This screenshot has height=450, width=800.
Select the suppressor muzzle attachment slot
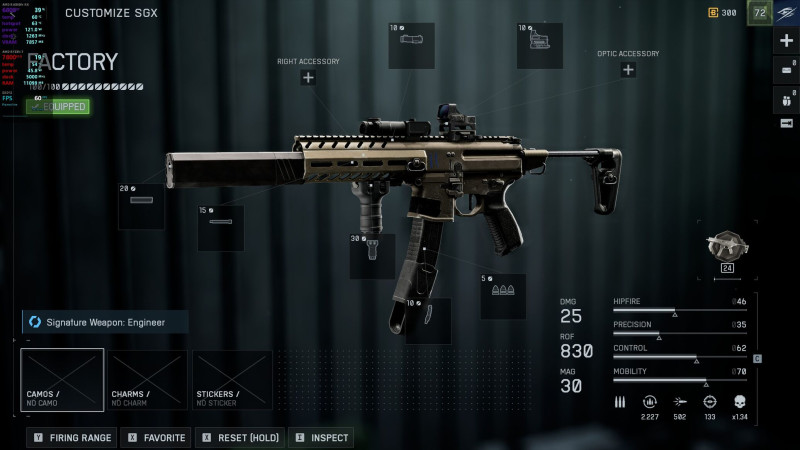point(142,206)
